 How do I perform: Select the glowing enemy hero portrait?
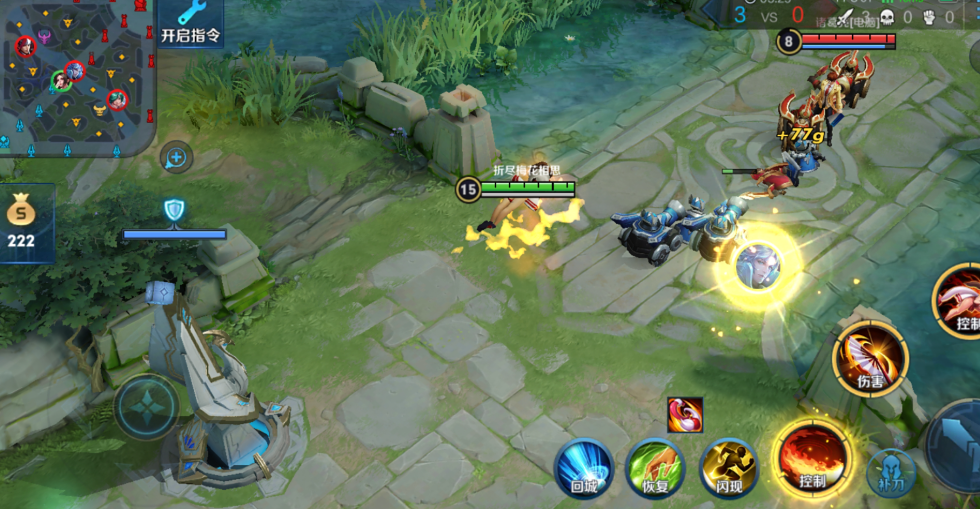(759, 267)
